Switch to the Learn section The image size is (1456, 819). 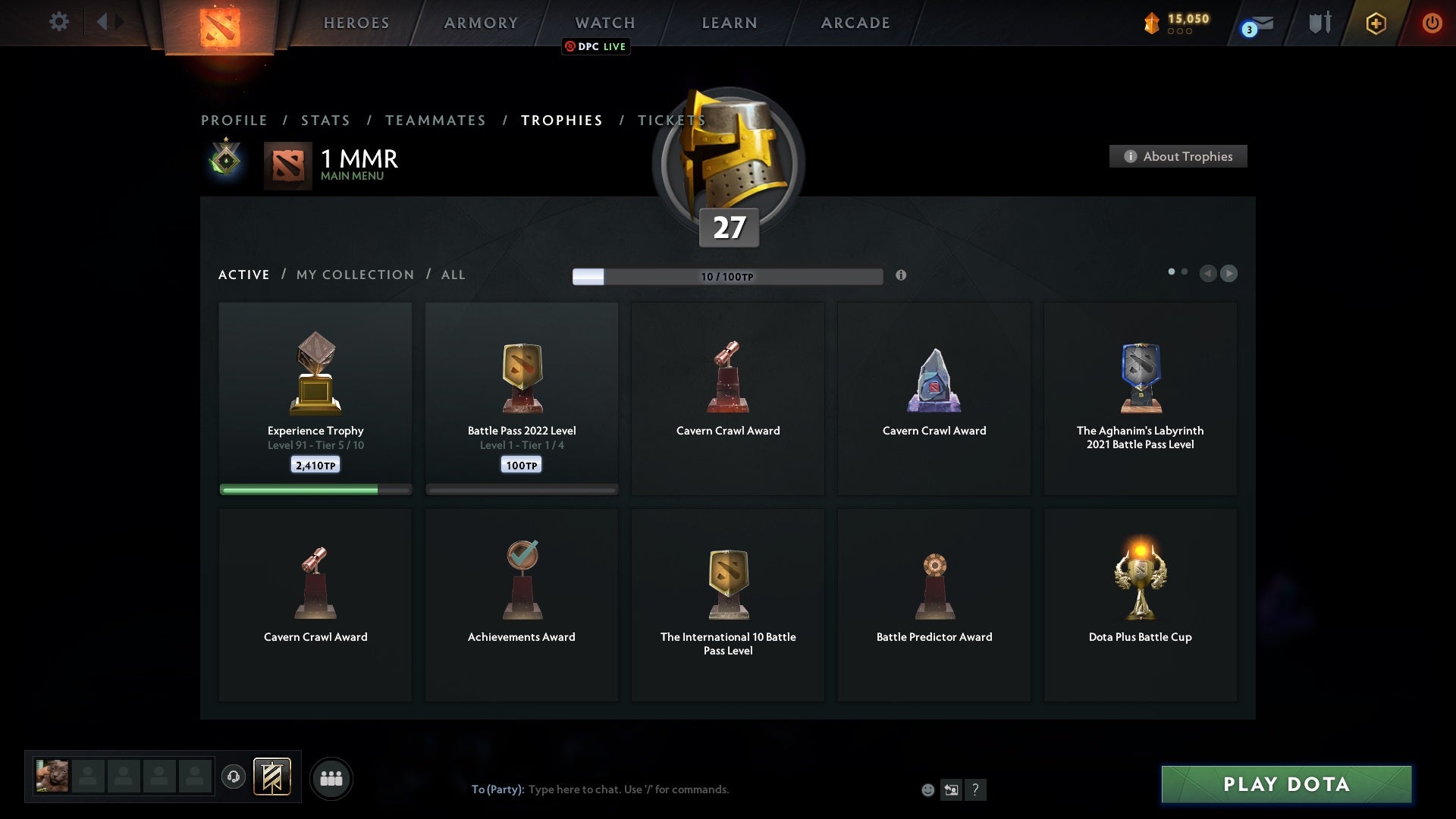730,23
